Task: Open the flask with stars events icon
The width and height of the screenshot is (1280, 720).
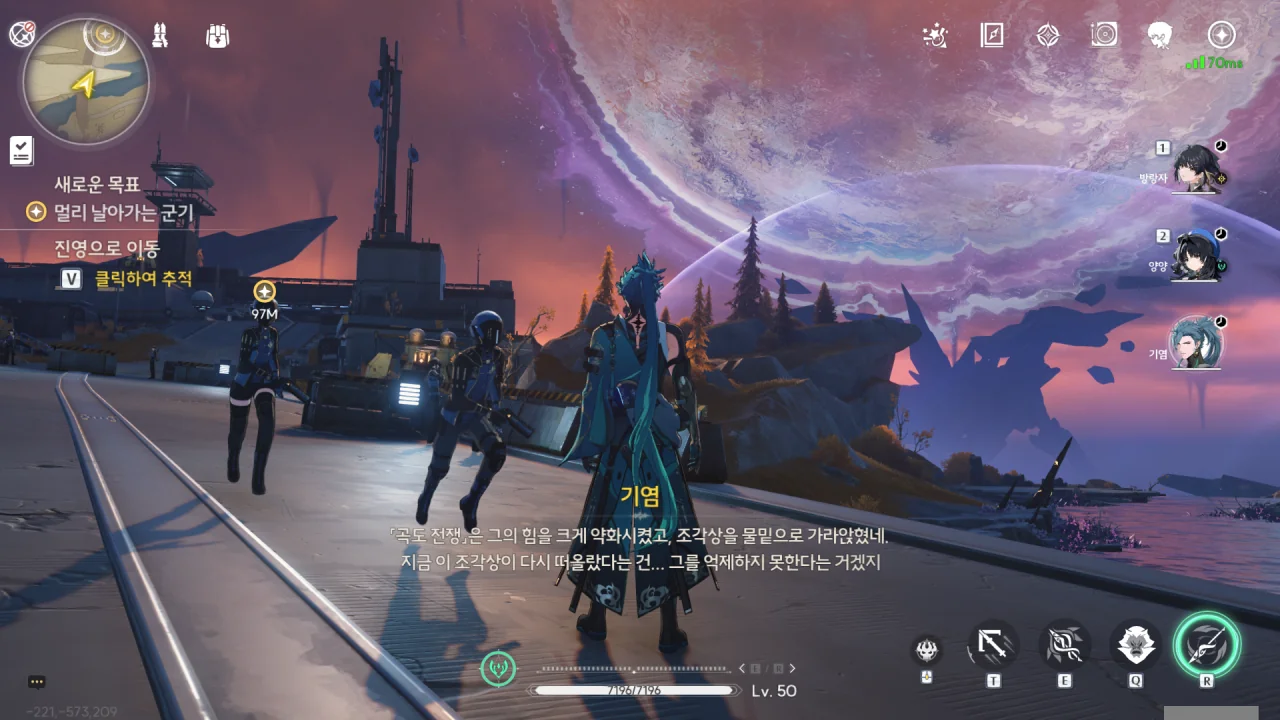Action: 935,36
